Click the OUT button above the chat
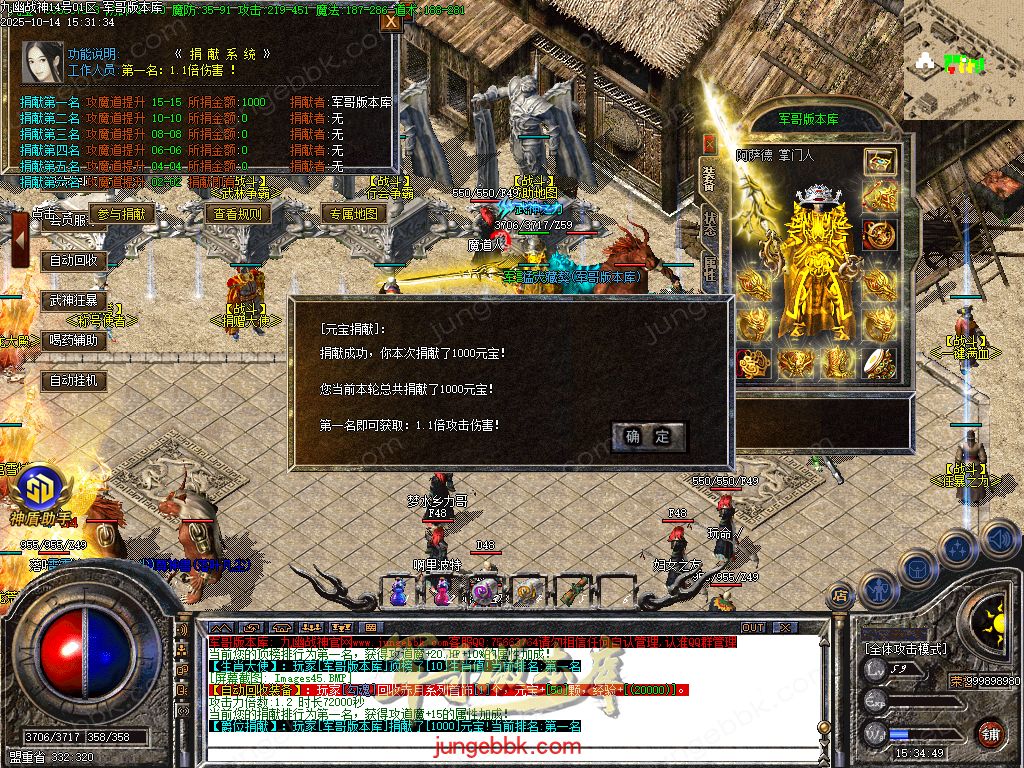Image resolution: width=1024 pixels, height=768 pixels. [x=752, y=627]
